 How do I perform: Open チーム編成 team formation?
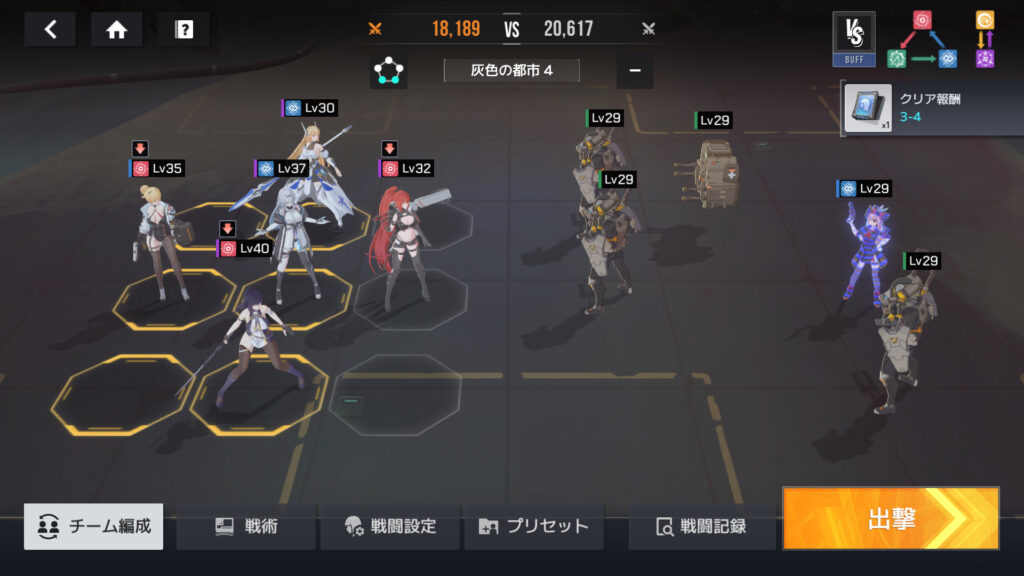[94, 526]
